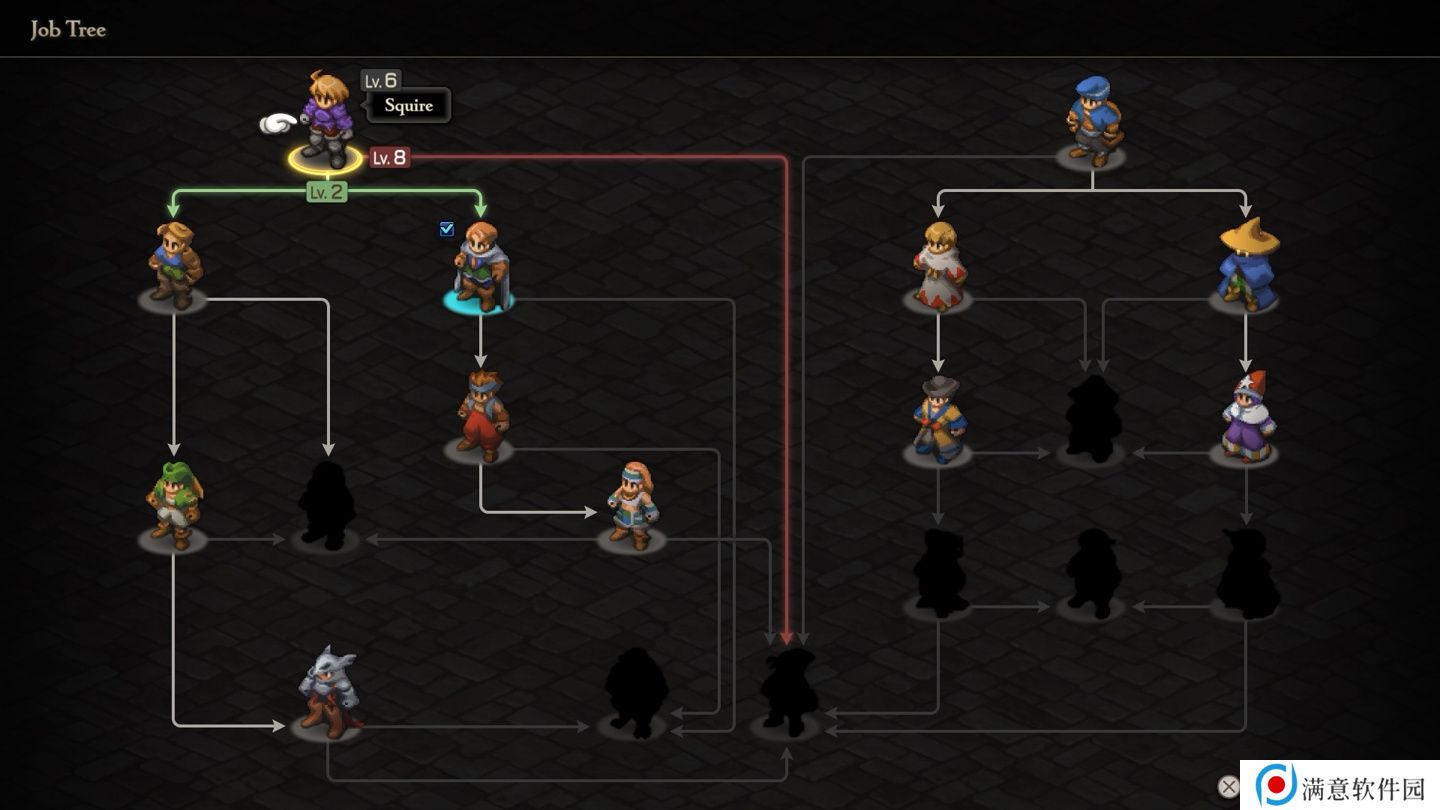Select the highlighted caped job on cyan base
The height and width of the screenshot is (810, 1440).
coord(481,266)
